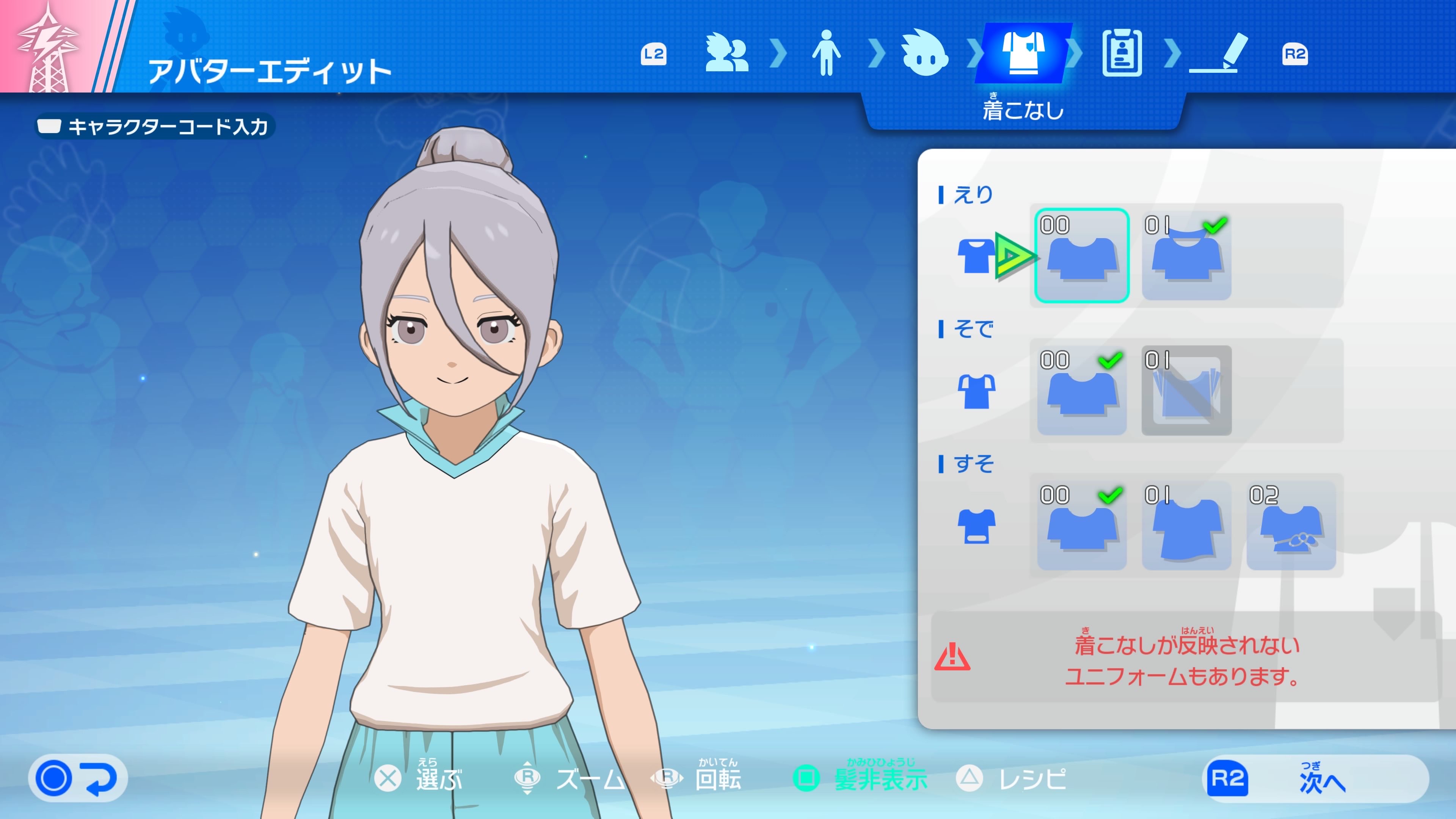Proceed with the 次へ next button
The image size is (1456, 819).
pyautogui.click(x=1315, y=778)
